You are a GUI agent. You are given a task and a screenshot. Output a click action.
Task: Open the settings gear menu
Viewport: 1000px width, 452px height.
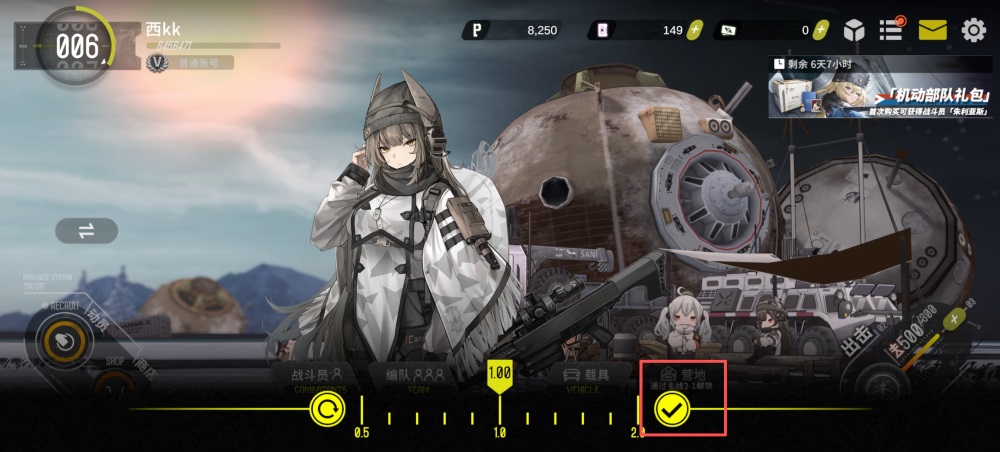[973, 30]
